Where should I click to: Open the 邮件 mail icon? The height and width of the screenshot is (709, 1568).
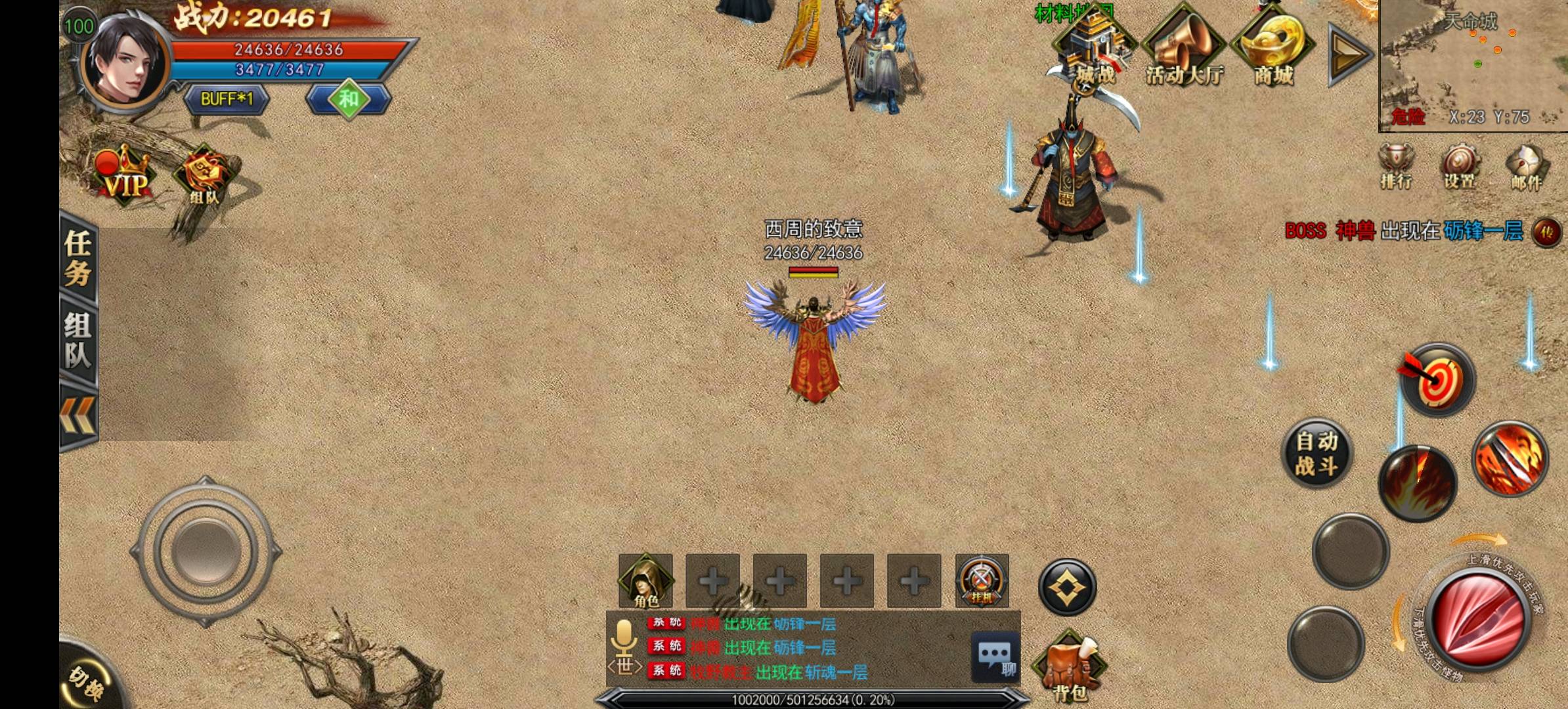coord(1526,167)
